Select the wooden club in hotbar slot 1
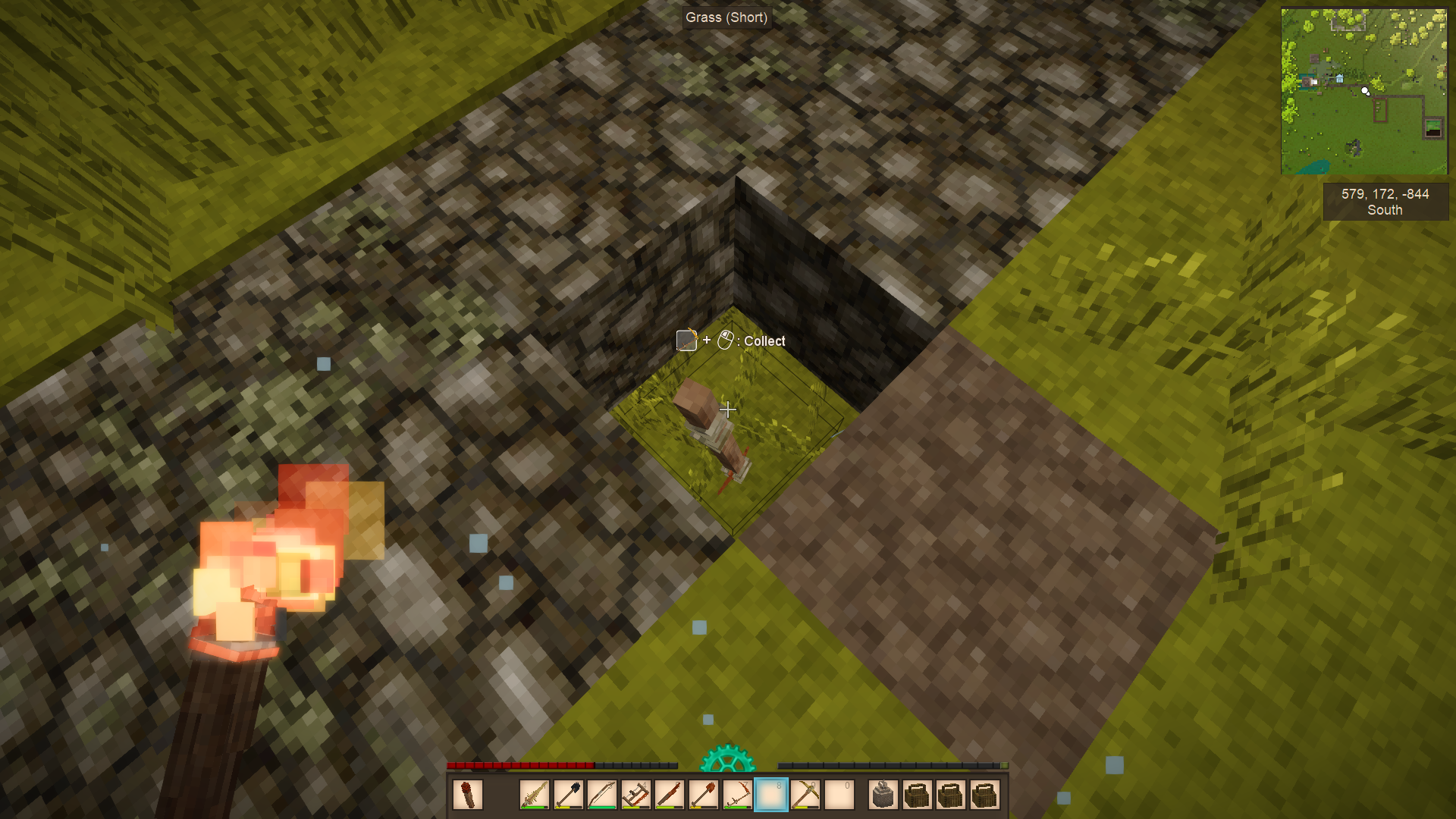The image size is (1456, 819). coord(534,795)
